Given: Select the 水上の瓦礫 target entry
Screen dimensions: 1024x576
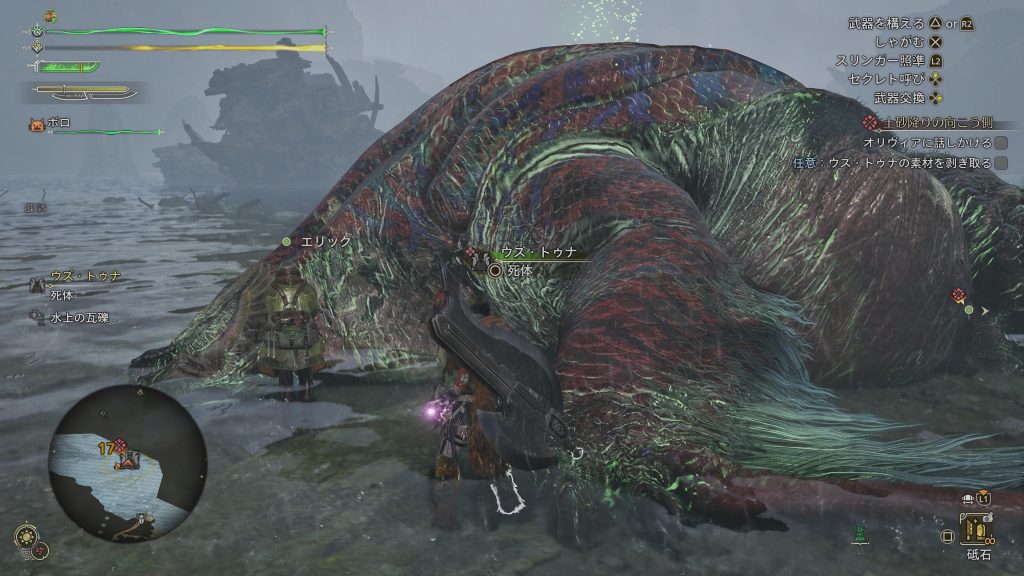Looking at the screenshot, I should pos(78,318).
